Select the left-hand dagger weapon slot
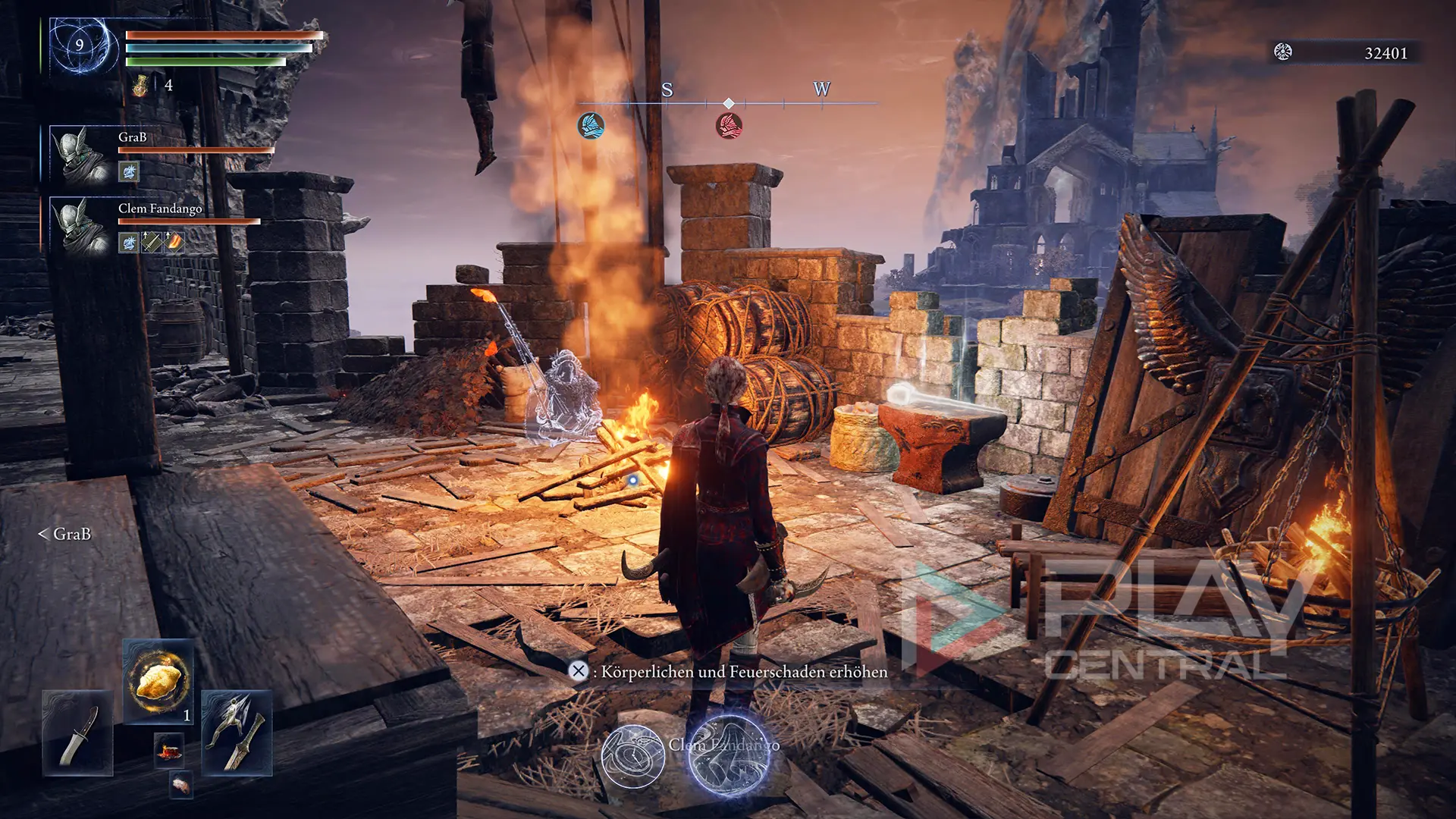This screenshot has height=819, width=1456. (78, 733)
